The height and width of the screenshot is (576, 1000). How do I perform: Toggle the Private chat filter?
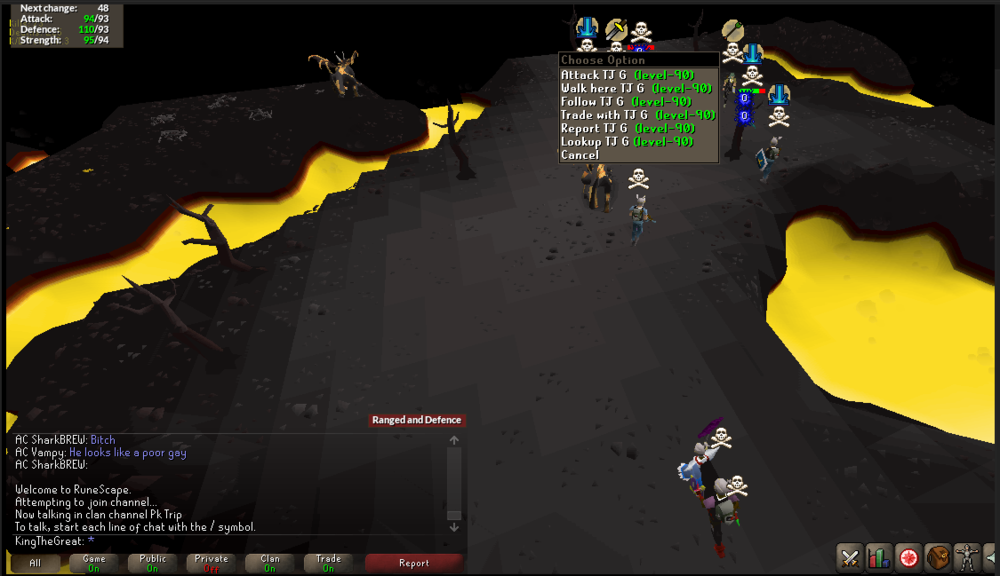[x=211, y=563]
